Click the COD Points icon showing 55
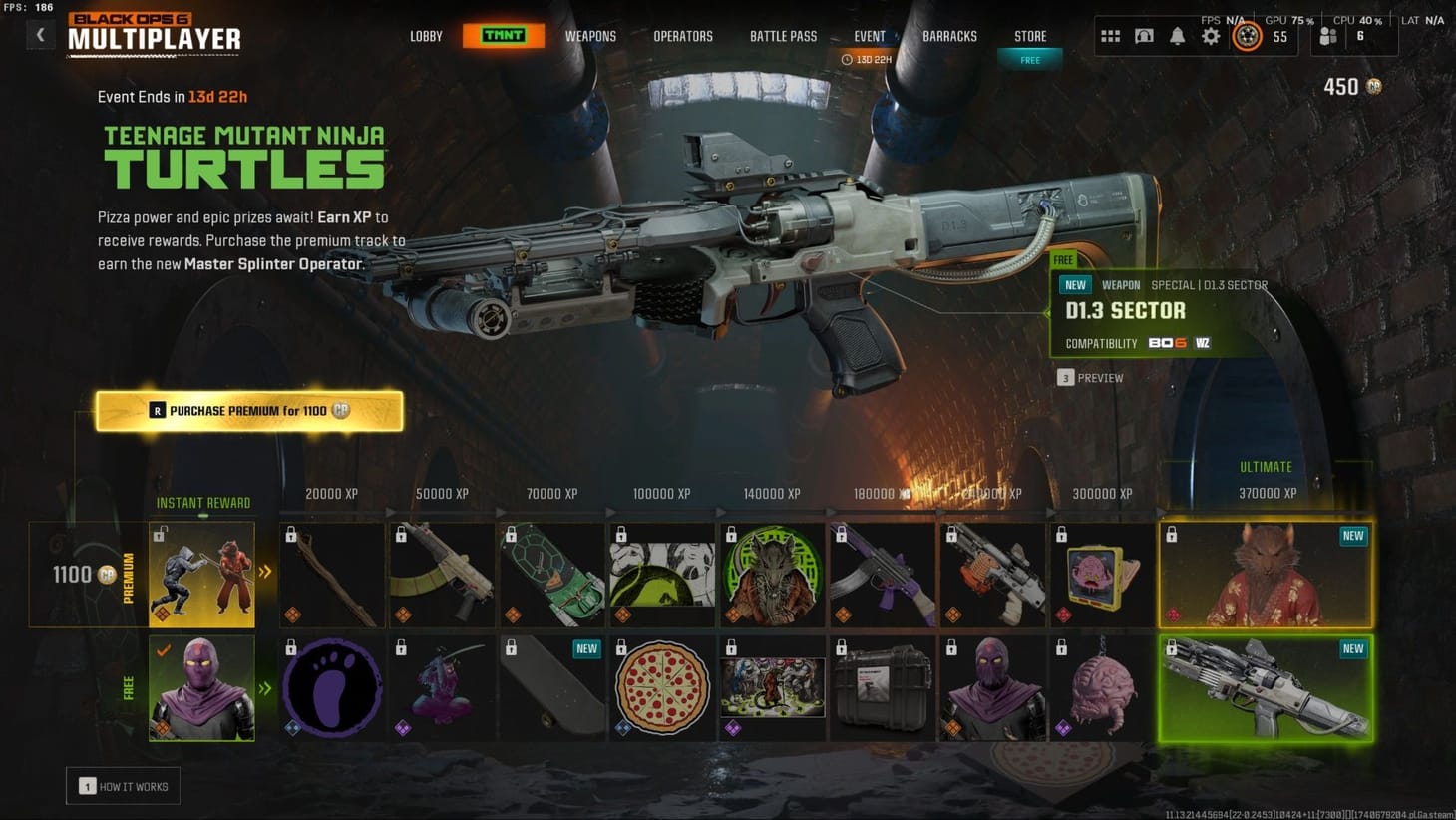 coord(1248,35)
